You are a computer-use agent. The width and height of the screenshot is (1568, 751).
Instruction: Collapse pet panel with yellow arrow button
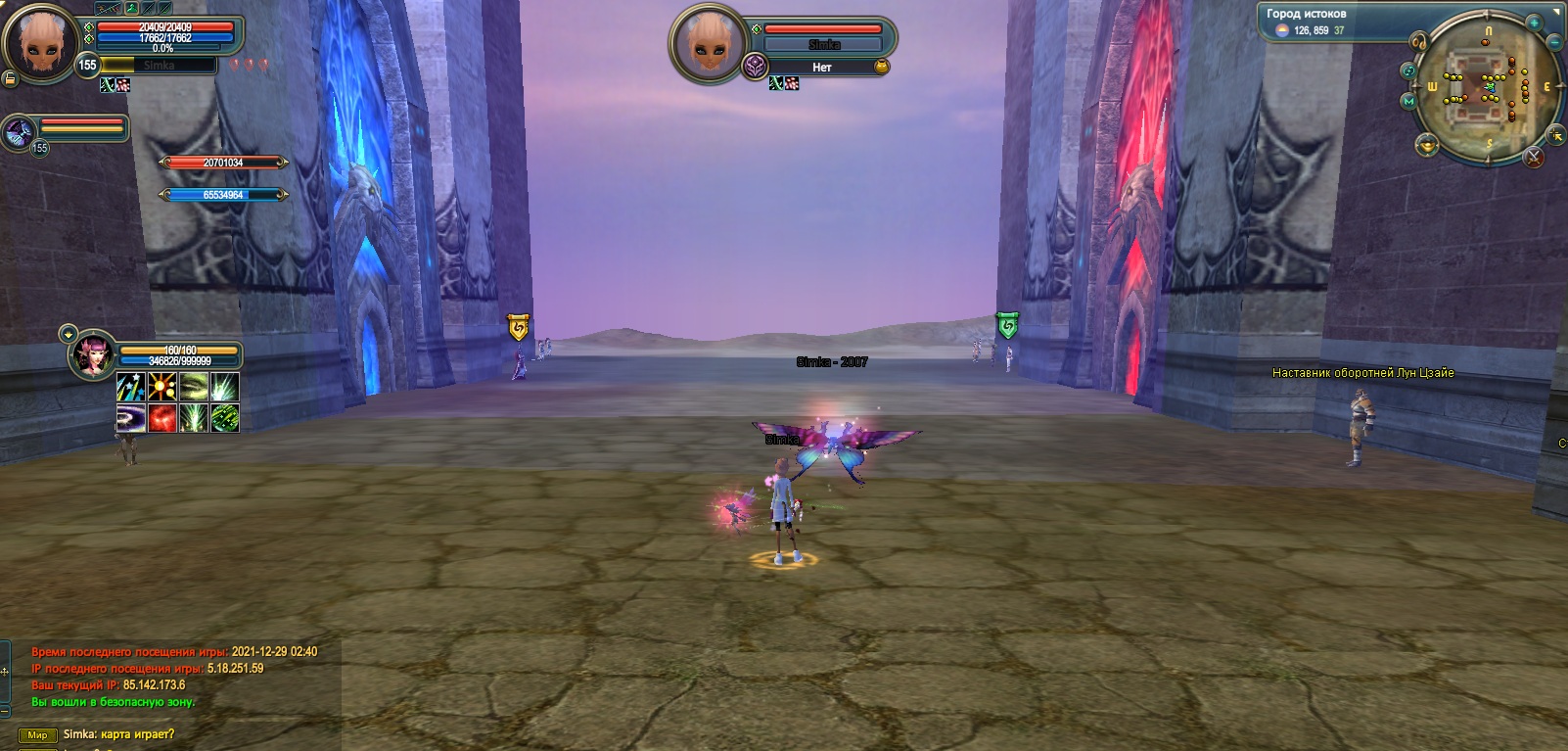click(69, 334)
